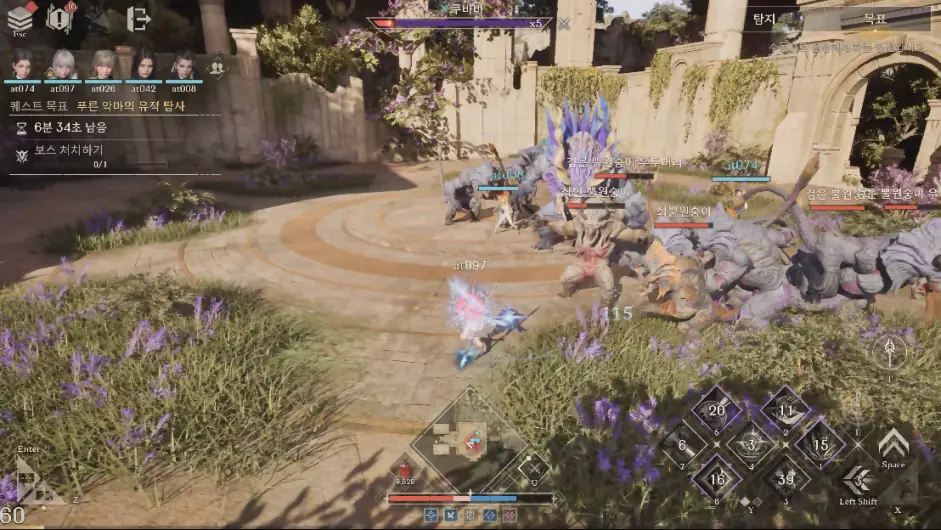The width and height of the screenshot is (941, 530).
Task: Click the exit door icon
Action: (x=139, y=17)
